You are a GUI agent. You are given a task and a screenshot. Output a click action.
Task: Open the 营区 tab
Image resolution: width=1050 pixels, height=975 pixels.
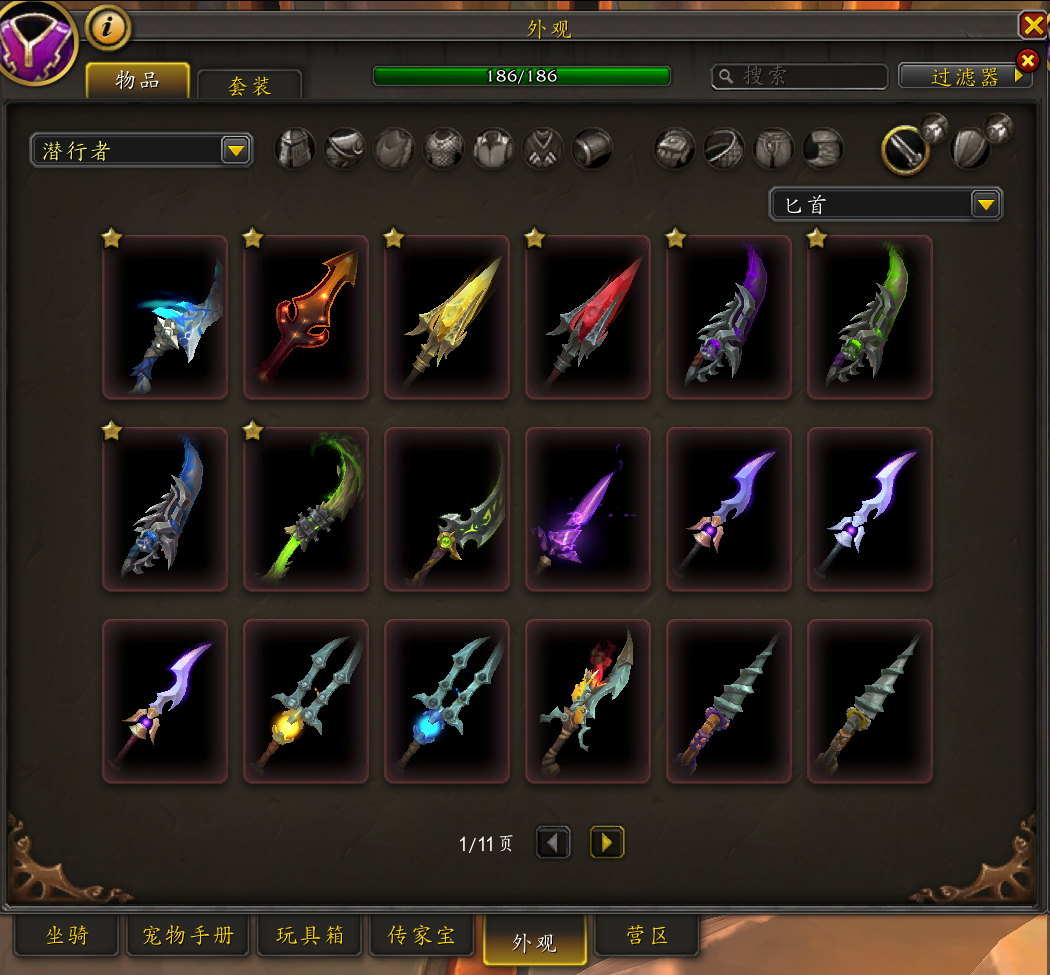coord(647,936)
